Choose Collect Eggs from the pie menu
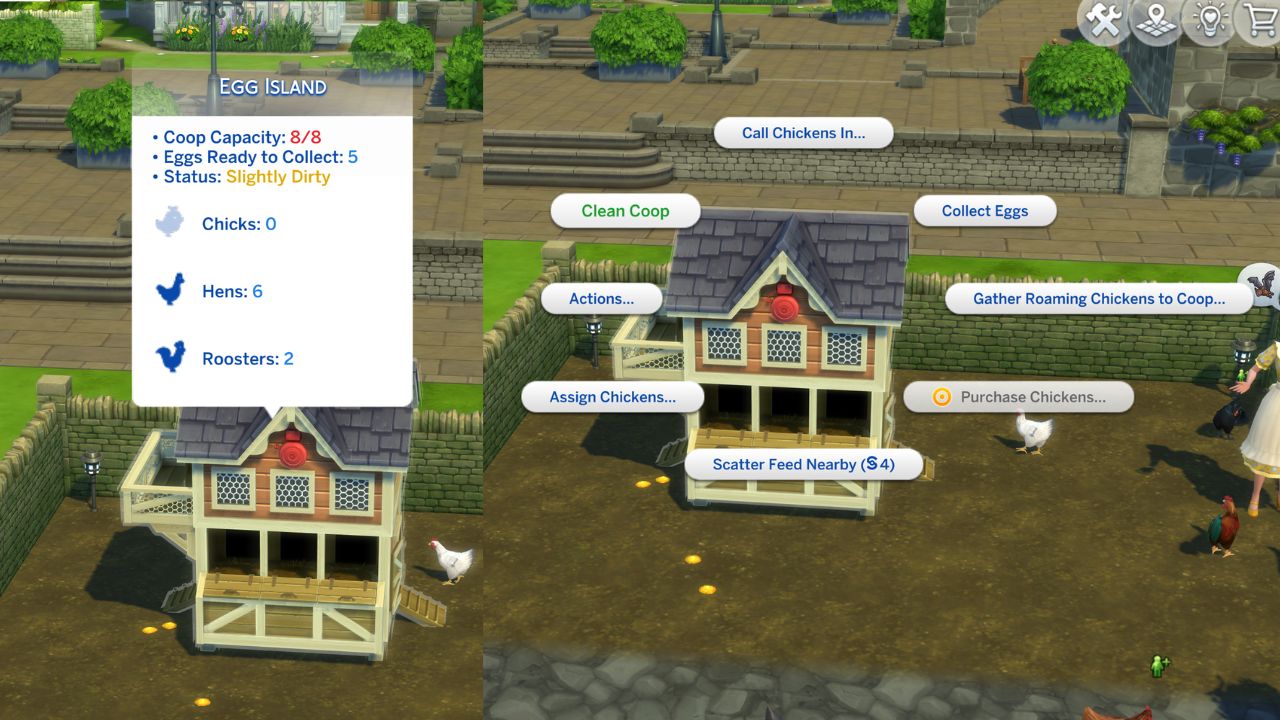This screenshot has width=1280, height=720. click(985, 210)
